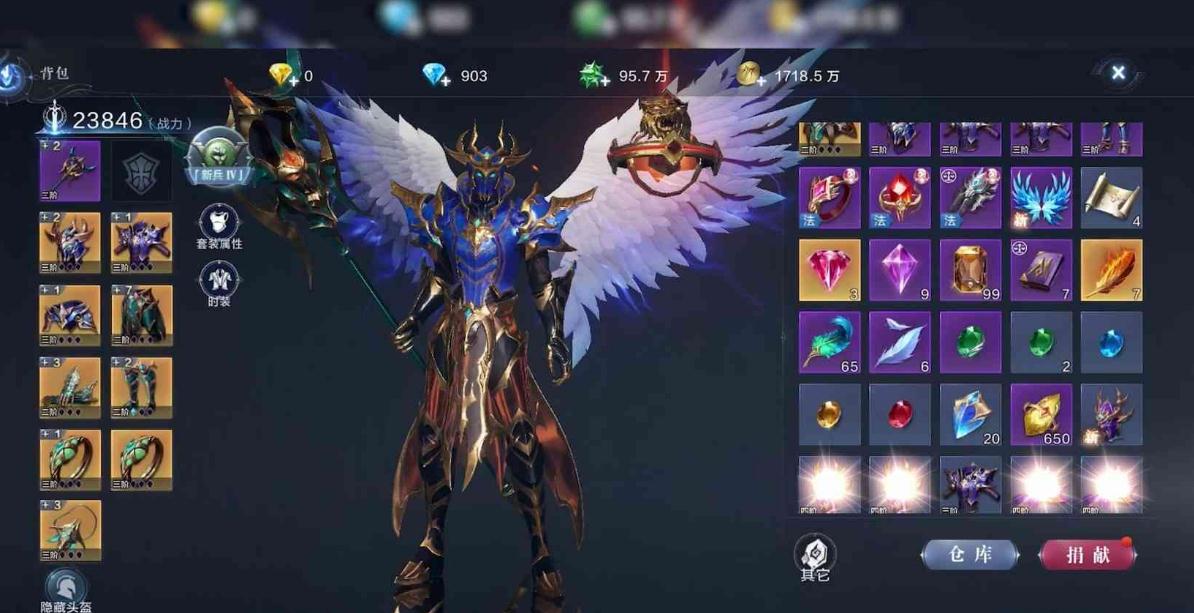Select the equipped weapon staff slot
Viewport: 1194px width, 613px height.
click(70, 171)
